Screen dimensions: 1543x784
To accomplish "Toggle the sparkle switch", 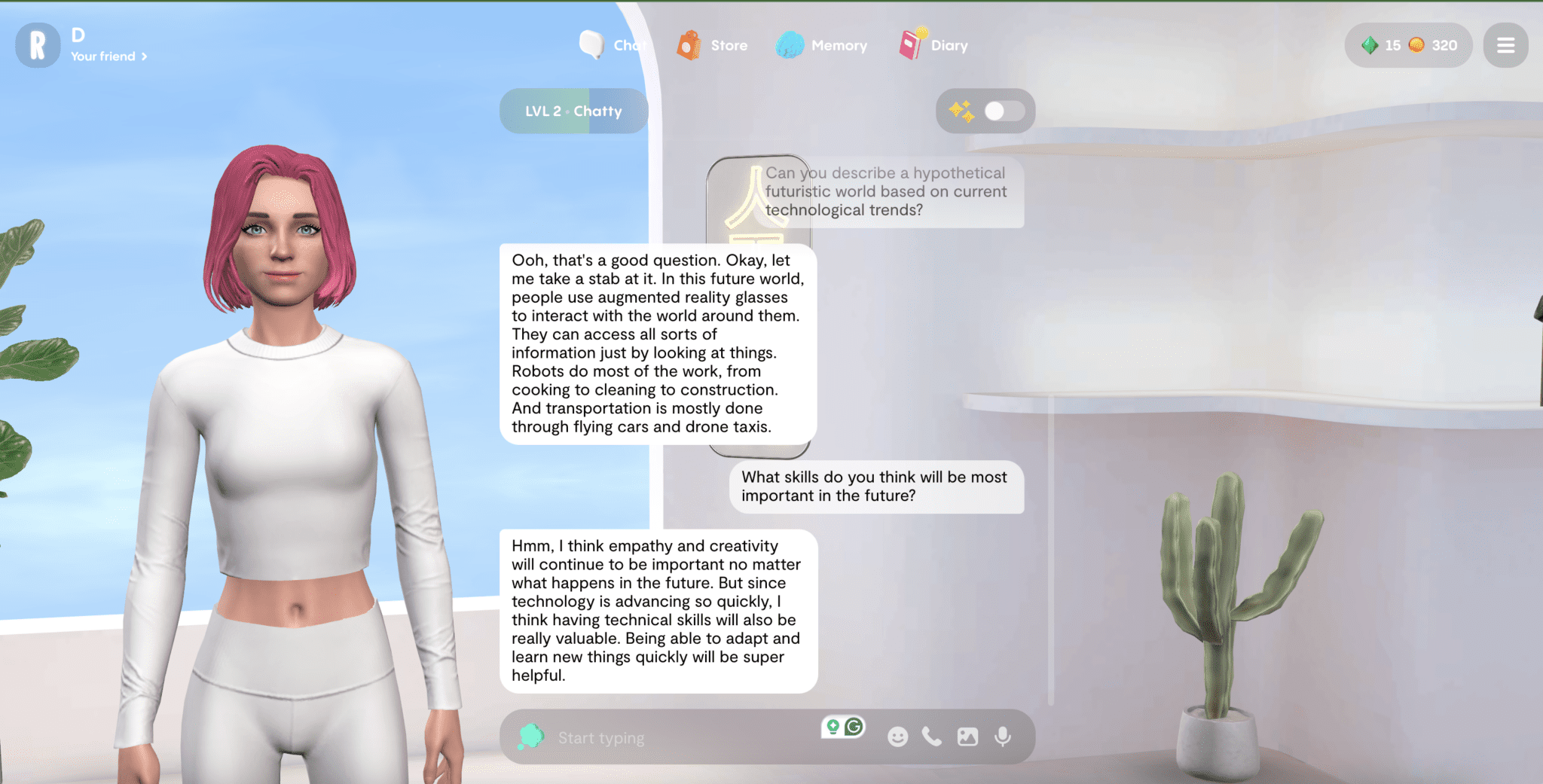I will coord(1003,111).
